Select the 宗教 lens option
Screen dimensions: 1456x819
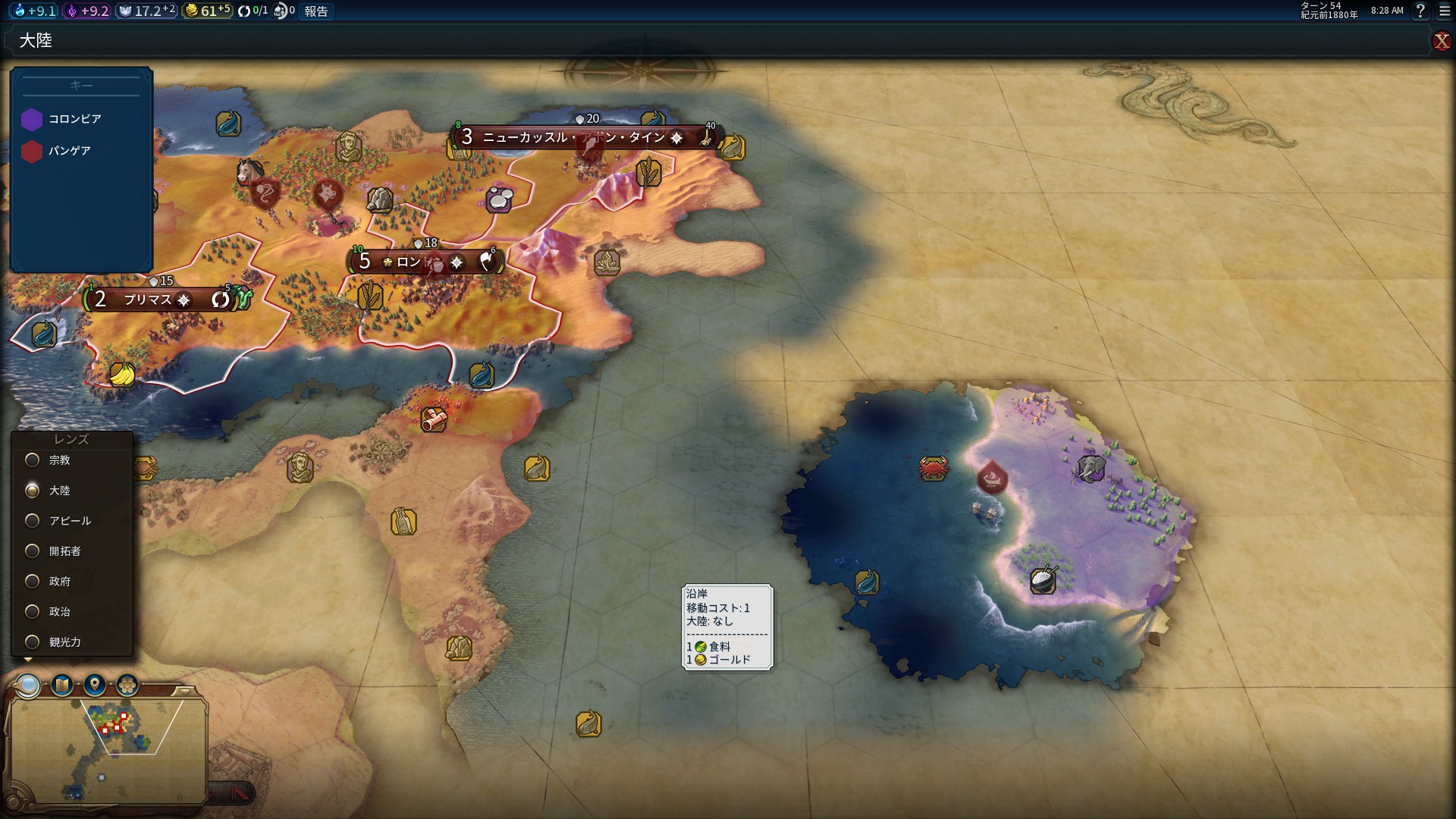click(x=33, y=460)
